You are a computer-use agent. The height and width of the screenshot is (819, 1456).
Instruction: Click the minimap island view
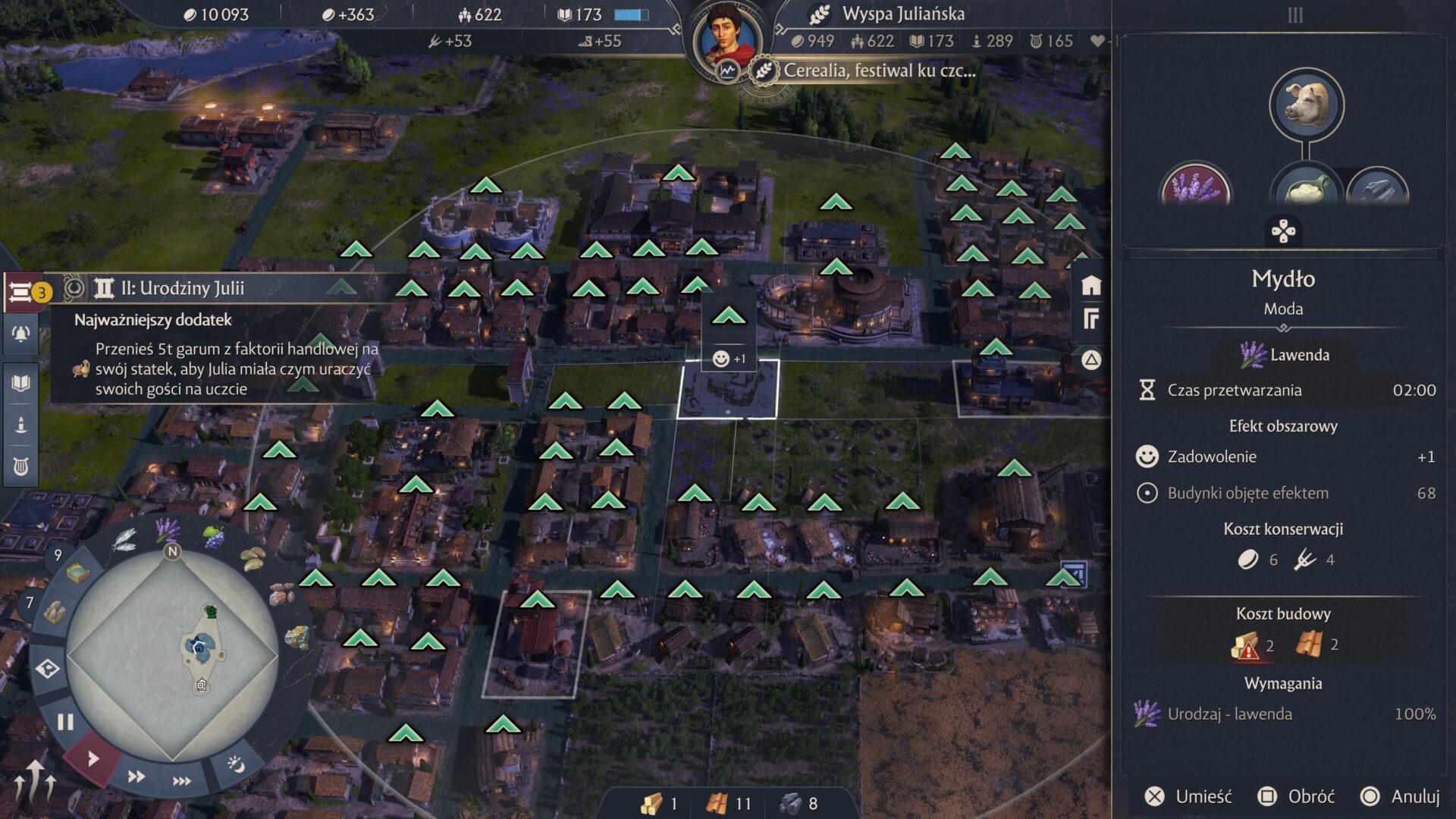[173, 654]
